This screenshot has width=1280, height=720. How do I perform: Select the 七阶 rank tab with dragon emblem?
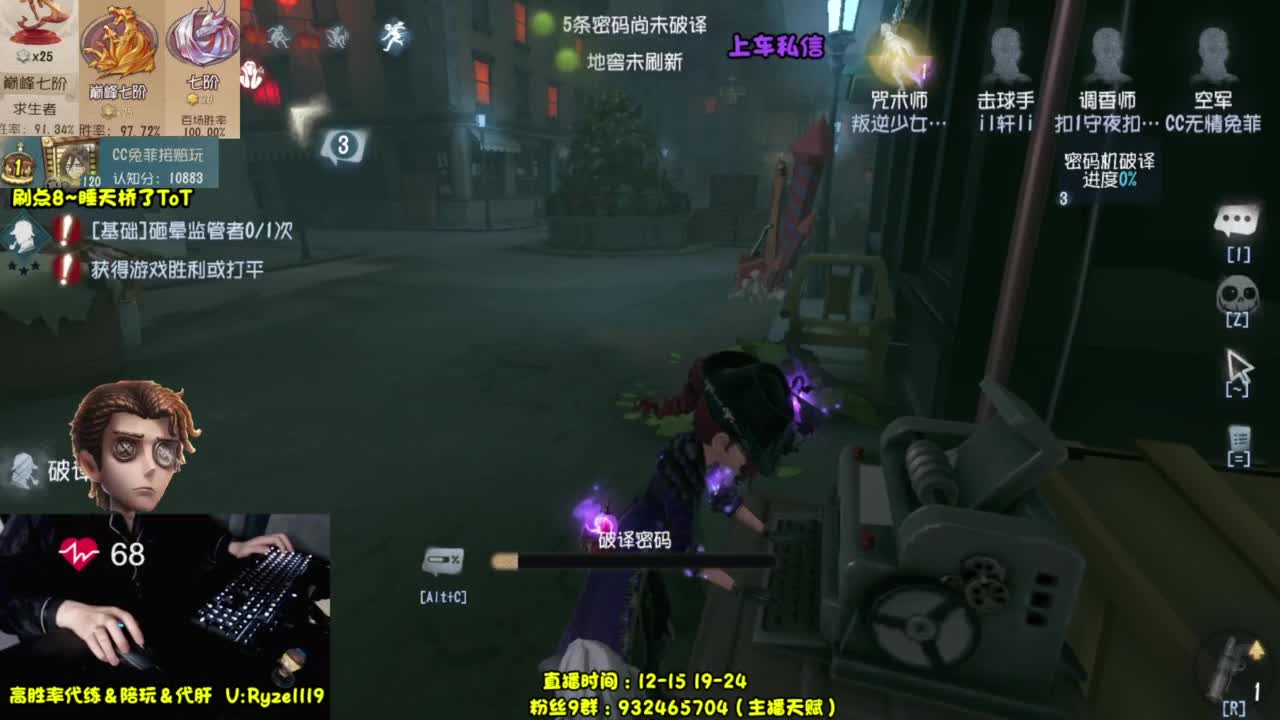pyautogui.click(x=200, y=60)
